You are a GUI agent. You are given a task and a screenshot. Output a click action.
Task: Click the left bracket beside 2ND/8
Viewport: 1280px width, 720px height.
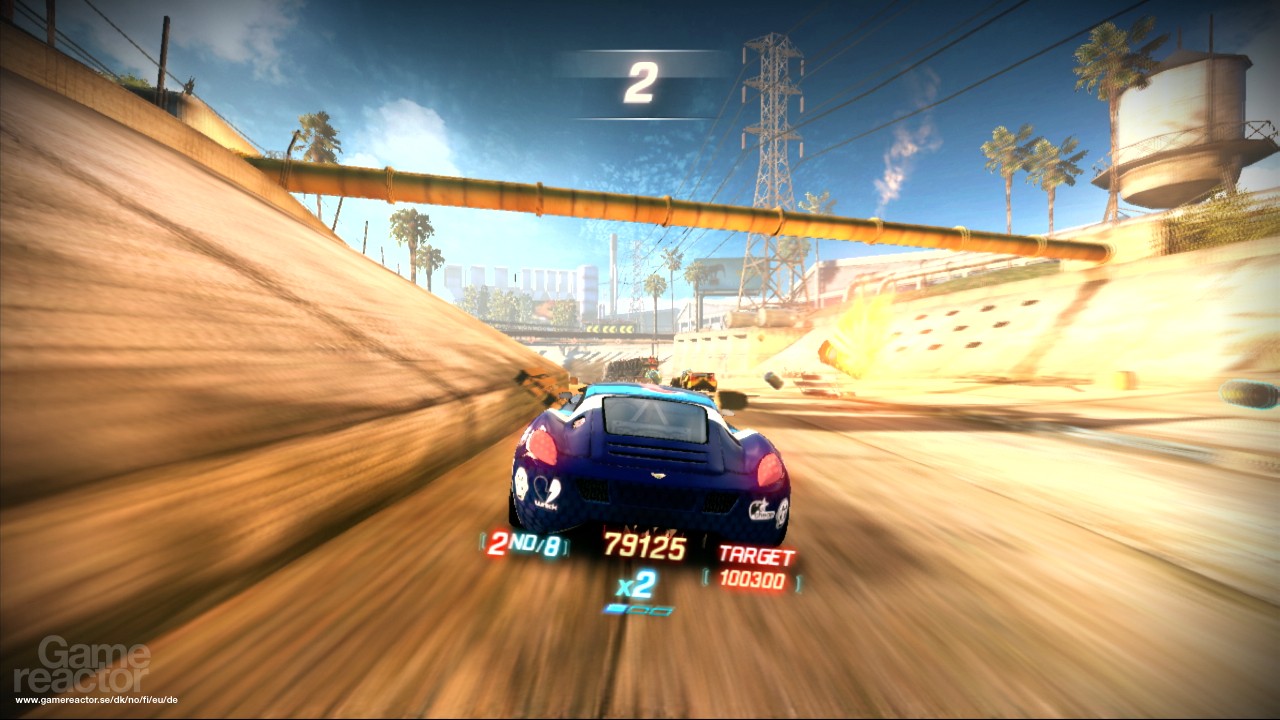[481, 545]
